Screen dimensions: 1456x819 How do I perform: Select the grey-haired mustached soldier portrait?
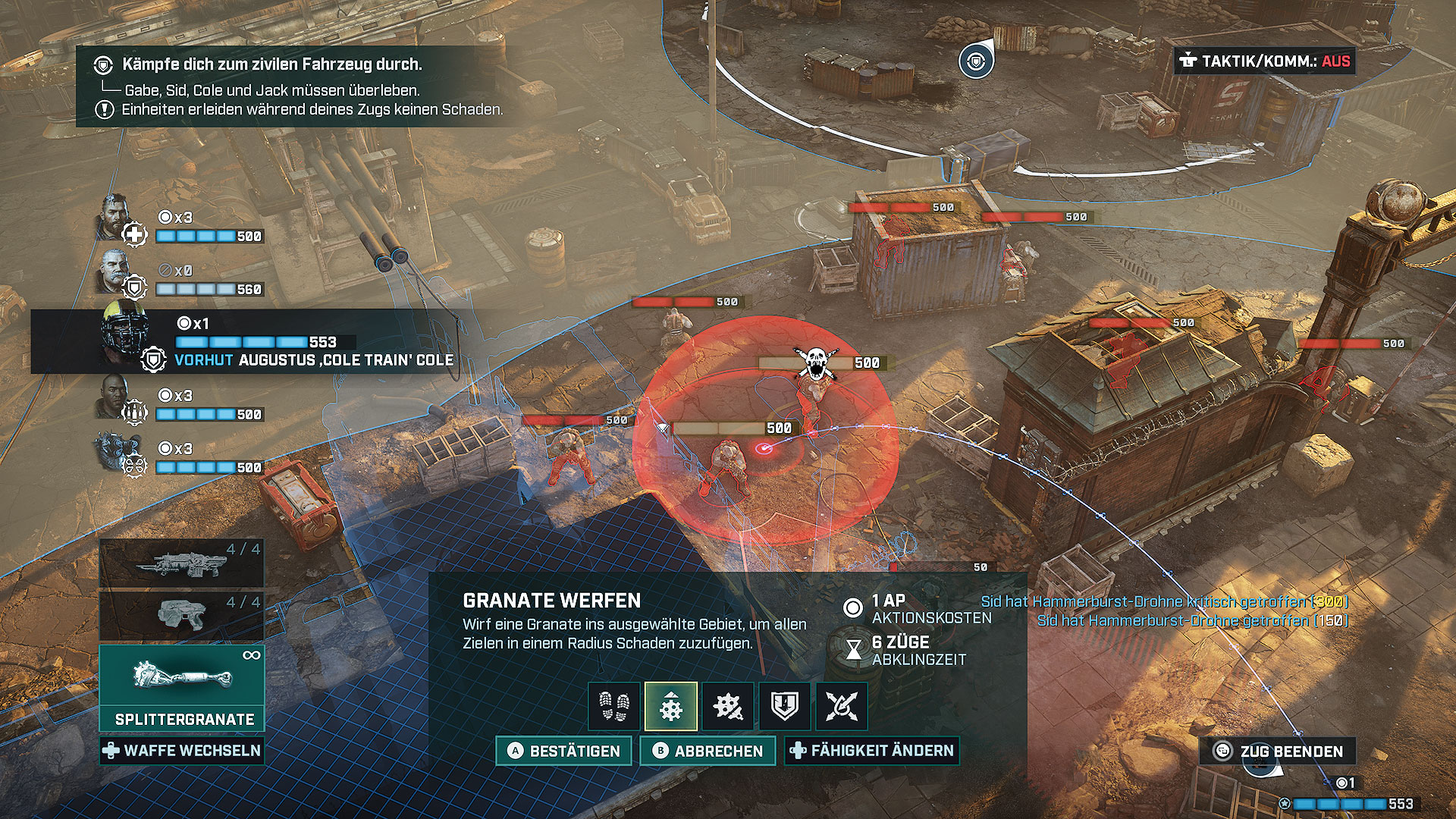pyautogui.click(x=115, y=271)
